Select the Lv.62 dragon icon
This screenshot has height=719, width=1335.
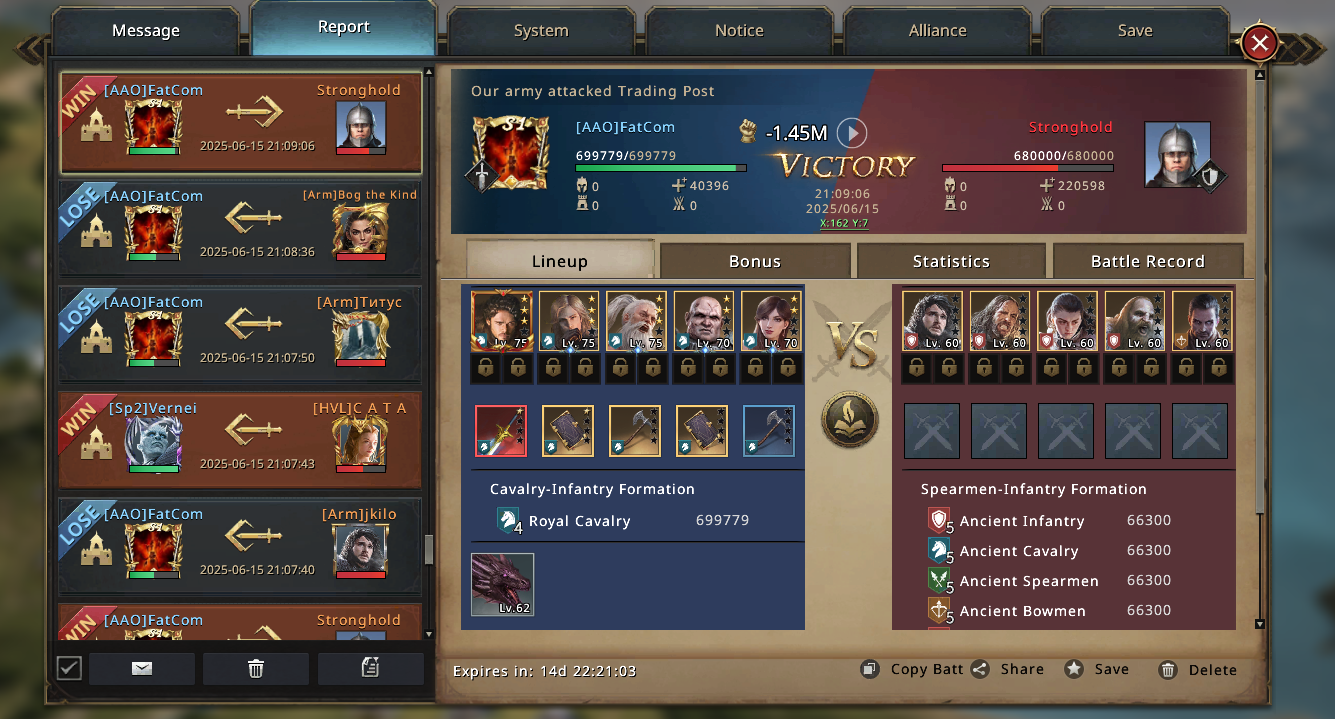503,584
